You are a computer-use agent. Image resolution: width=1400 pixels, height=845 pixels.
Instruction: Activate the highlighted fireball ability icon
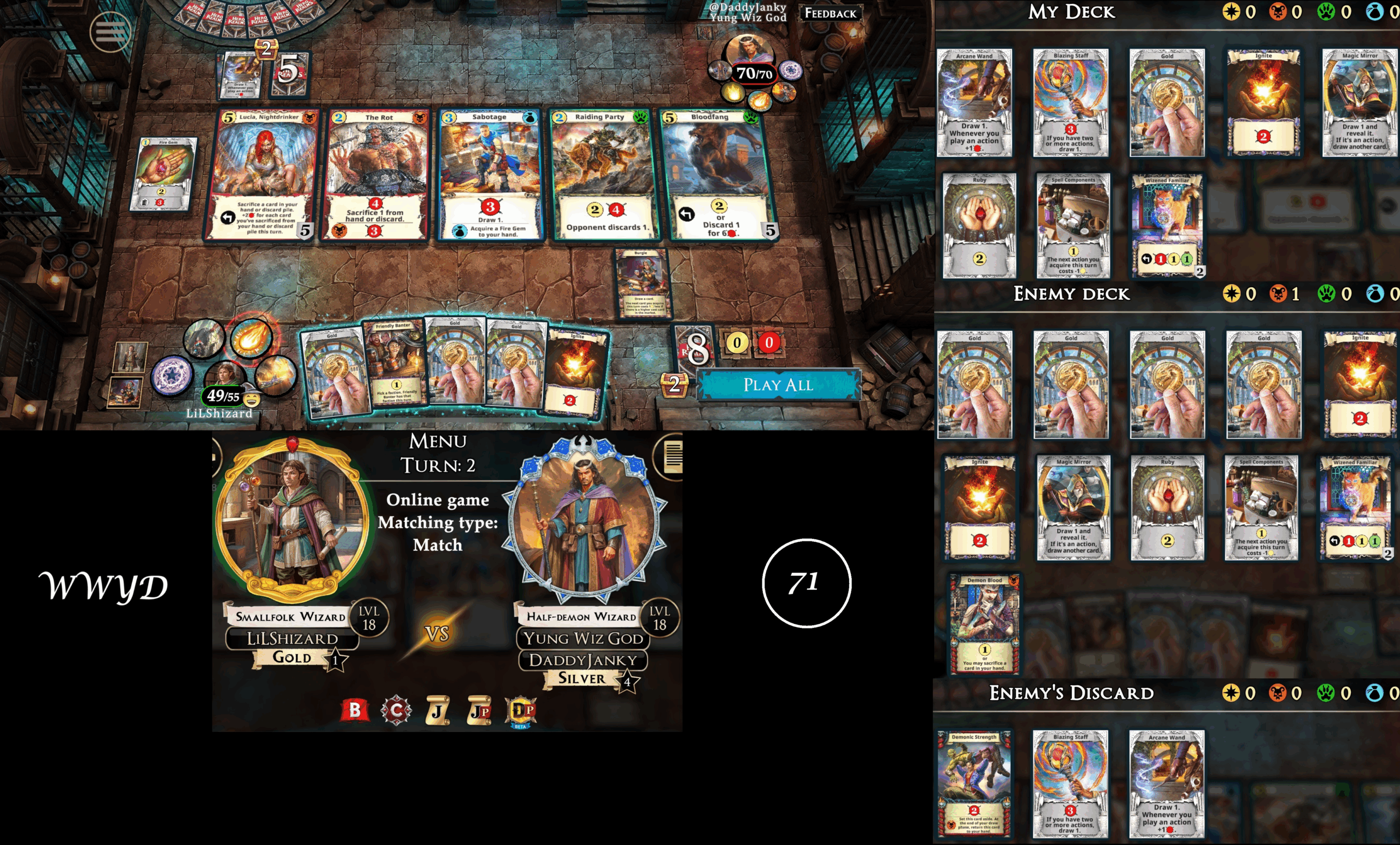(250, 337)
